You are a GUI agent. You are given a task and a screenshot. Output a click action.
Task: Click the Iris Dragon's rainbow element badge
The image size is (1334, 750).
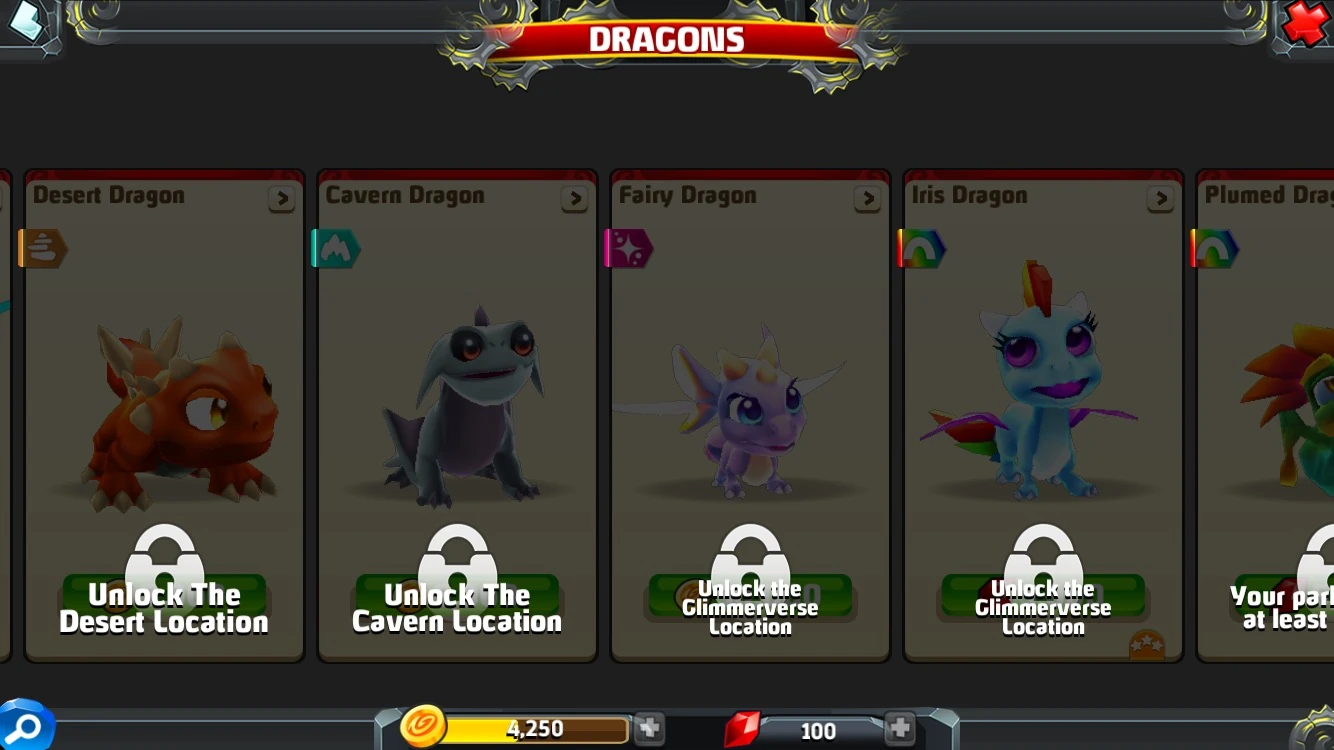921,247
